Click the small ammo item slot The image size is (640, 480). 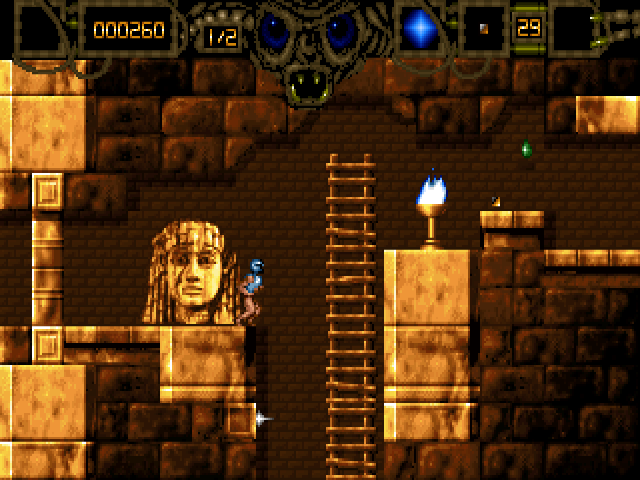[x=483, y=29]
